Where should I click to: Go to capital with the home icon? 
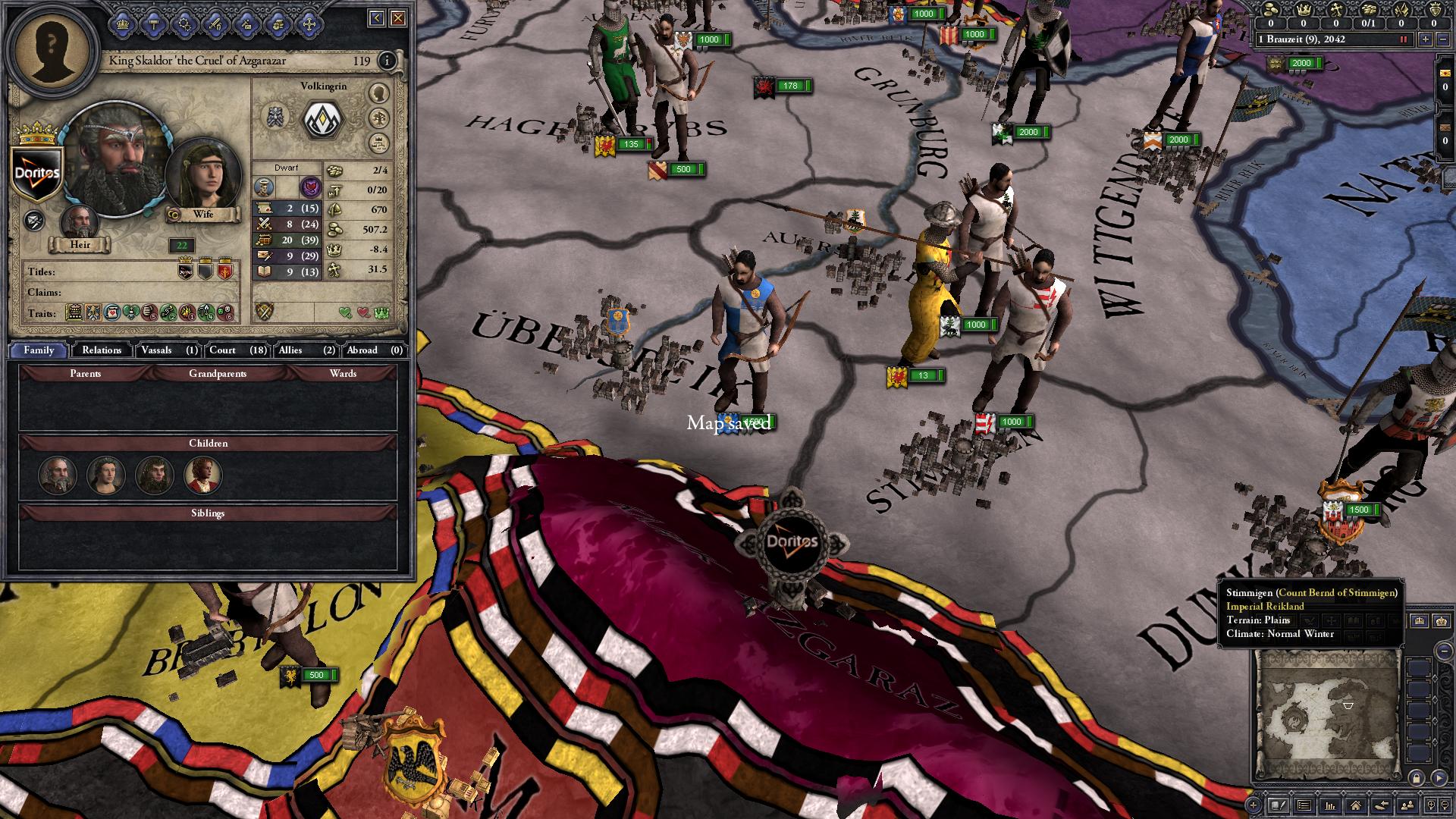coord(1356,805)
